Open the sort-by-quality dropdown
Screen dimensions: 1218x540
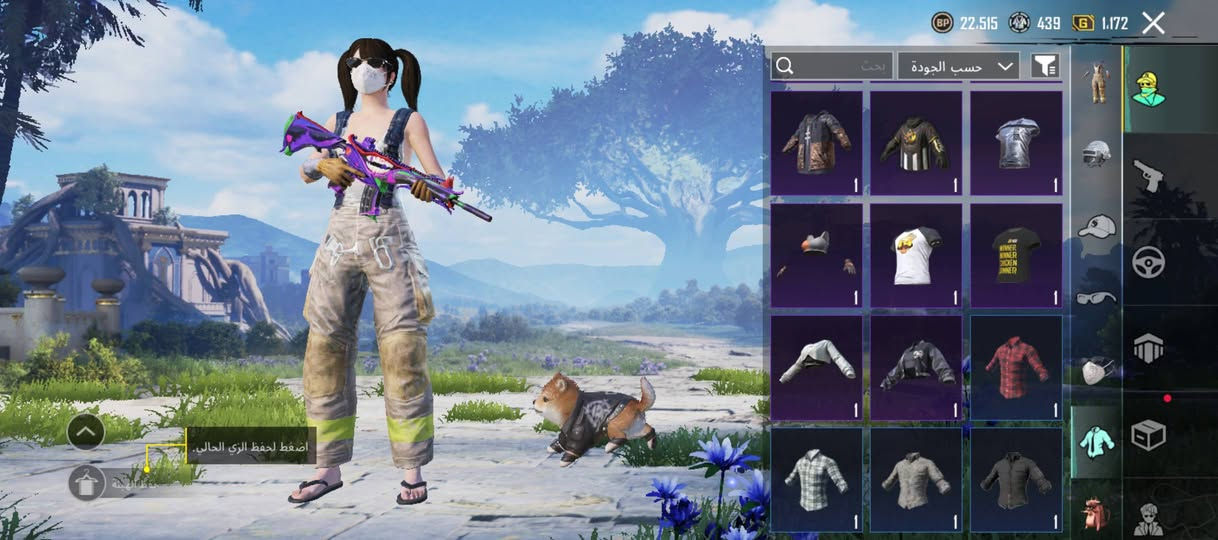point(958,66)
